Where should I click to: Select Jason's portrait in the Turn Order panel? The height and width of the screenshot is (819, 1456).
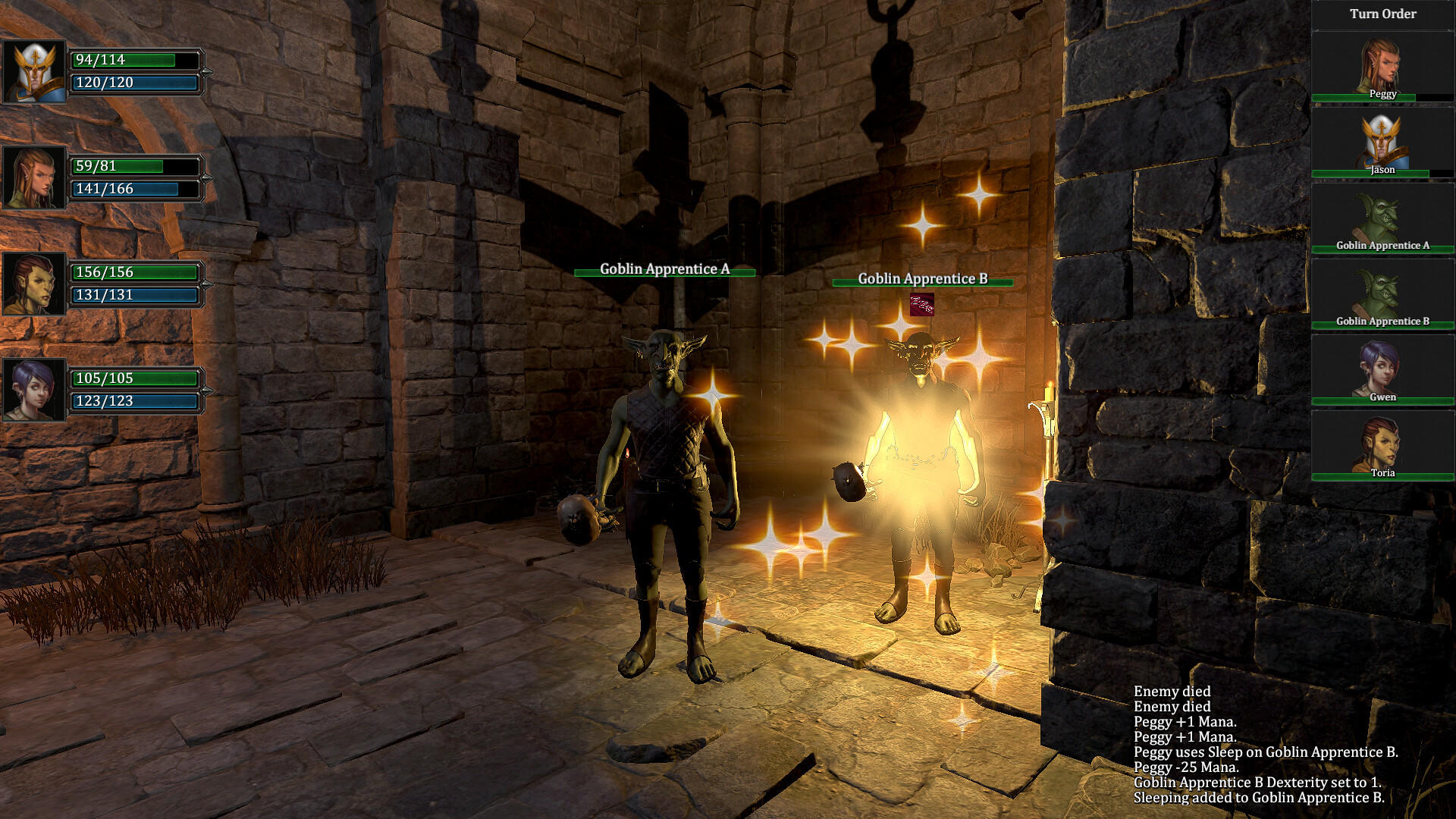pos(1382,140)
